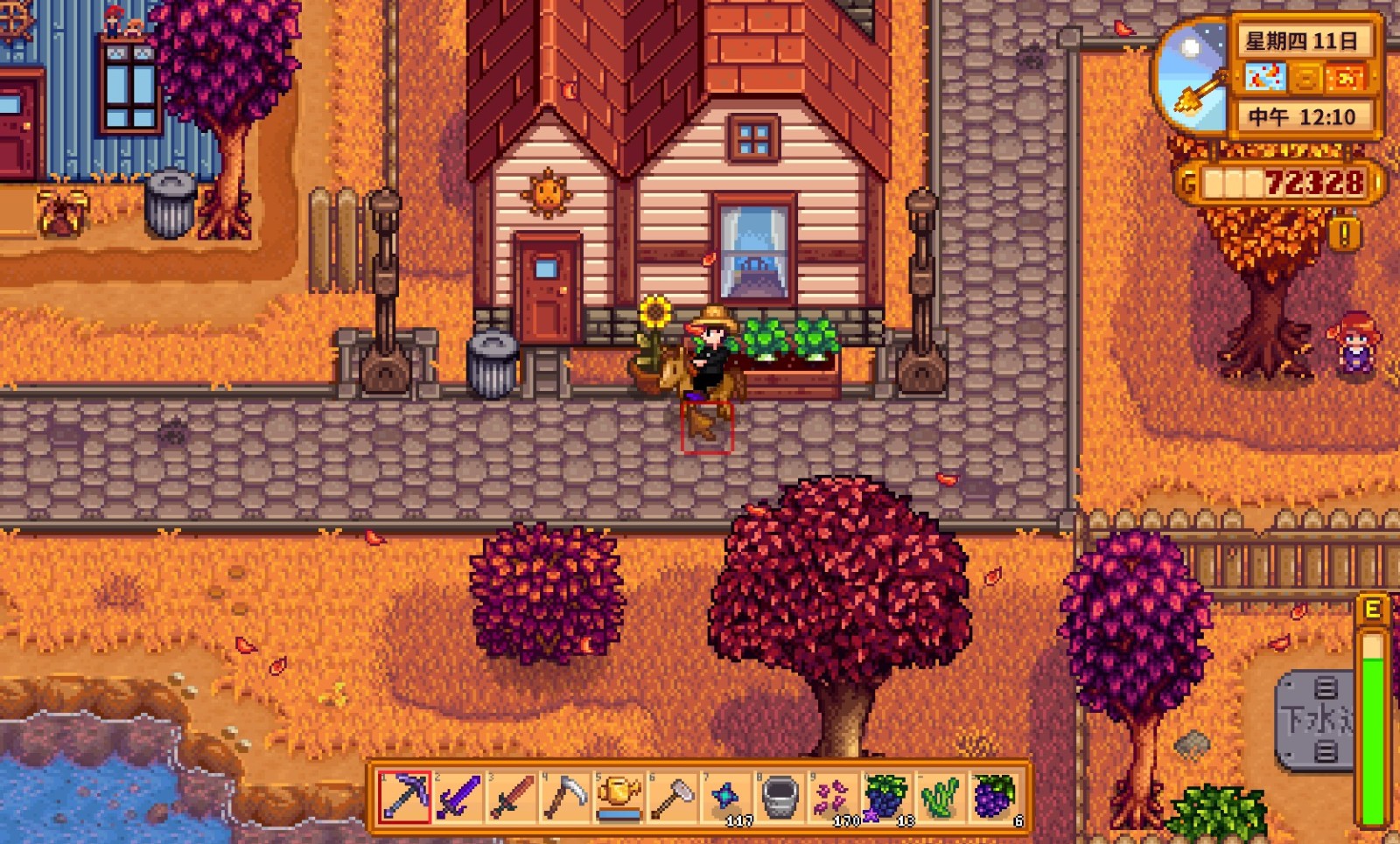1400x844 pixels.
Task: Open the journal exclamation mark icon
Action: tap(1345, 234)
